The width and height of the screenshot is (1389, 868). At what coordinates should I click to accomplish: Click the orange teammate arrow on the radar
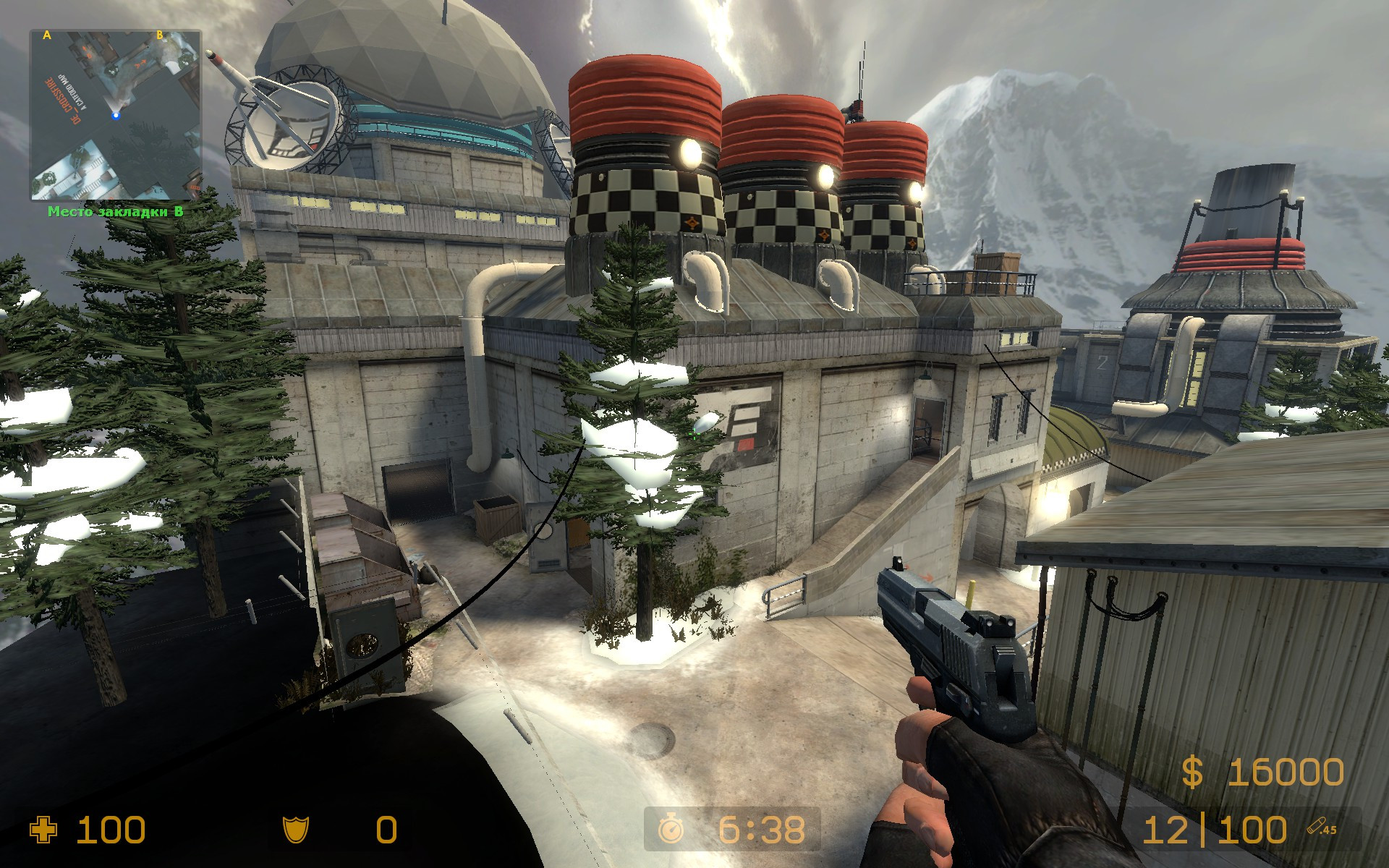point(140,63)
